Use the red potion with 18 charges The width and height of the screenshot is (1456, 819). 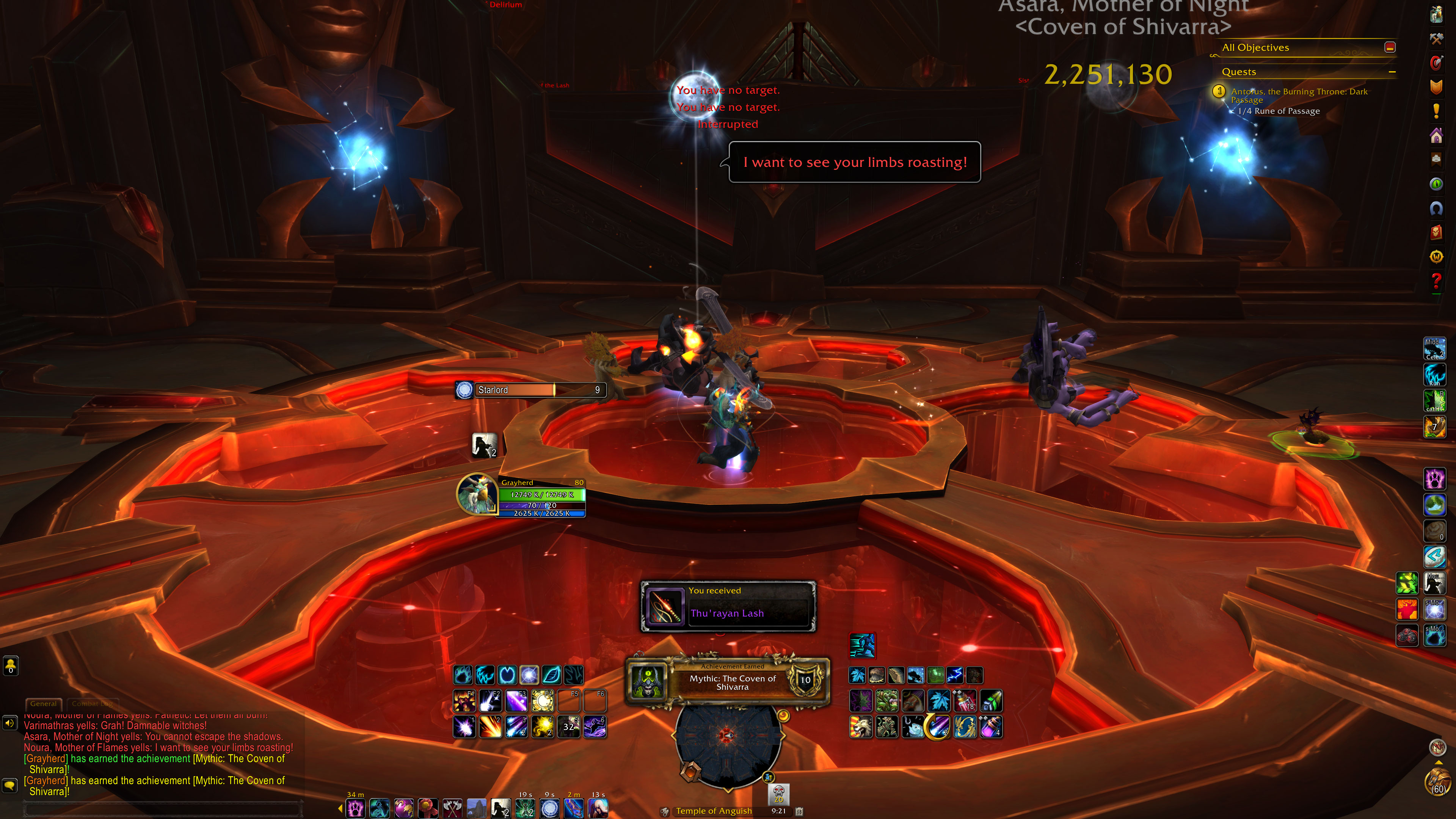click(x=965, y=701)
